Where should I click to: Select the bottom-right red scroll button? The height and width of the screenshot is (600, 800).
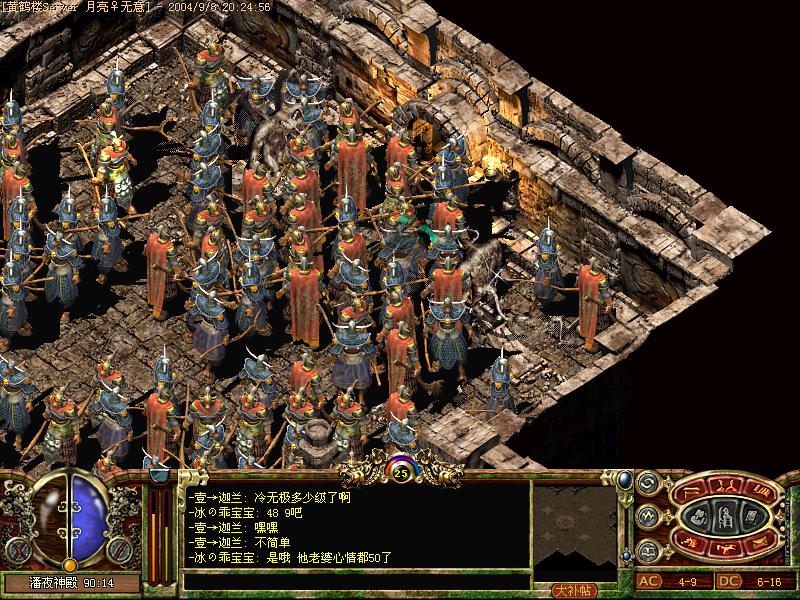click(759, 543)
